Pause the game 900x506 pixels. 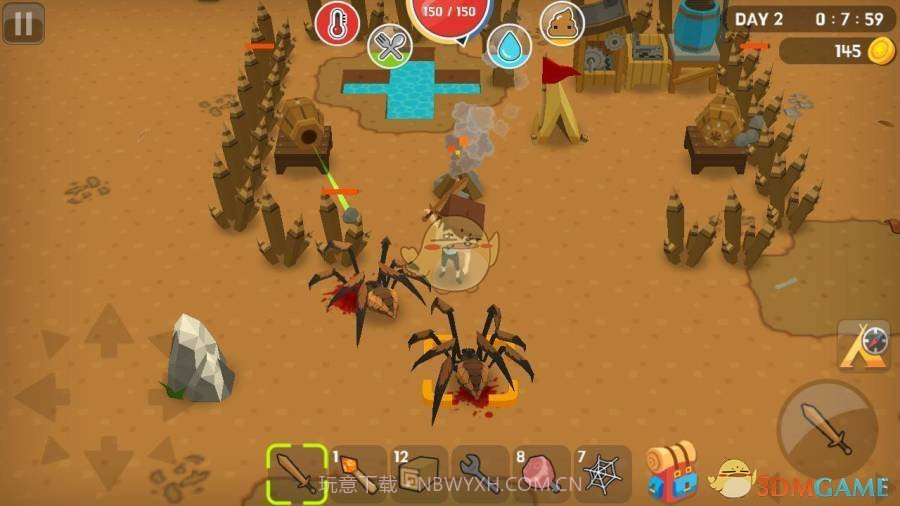23,23
